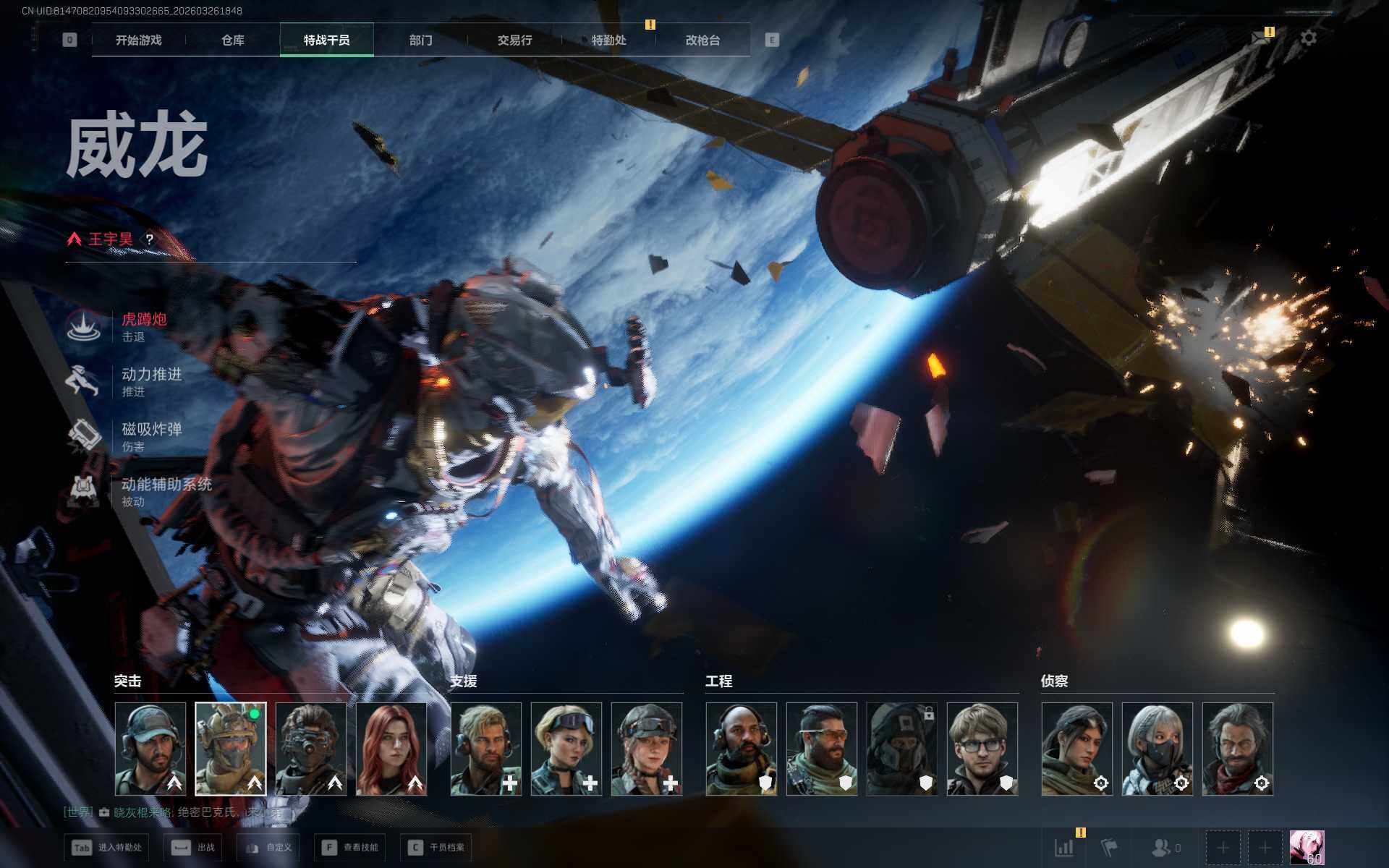Switch to the 仓库 tab
1389x868 pixels.
point(232,41)
